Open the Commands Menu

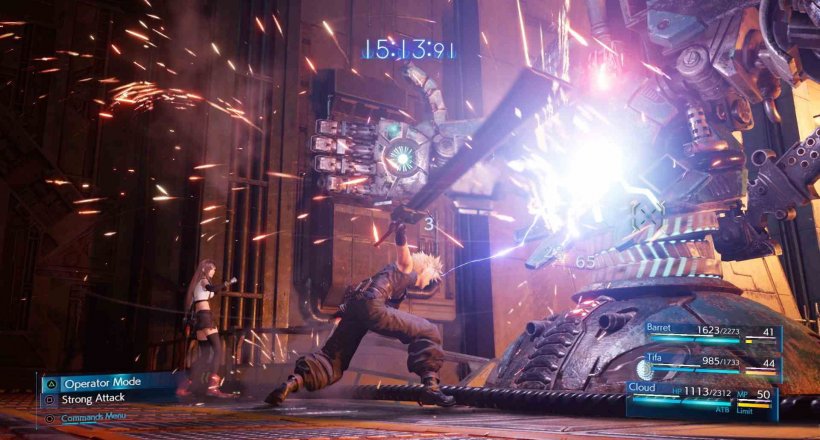pos(93,416)
